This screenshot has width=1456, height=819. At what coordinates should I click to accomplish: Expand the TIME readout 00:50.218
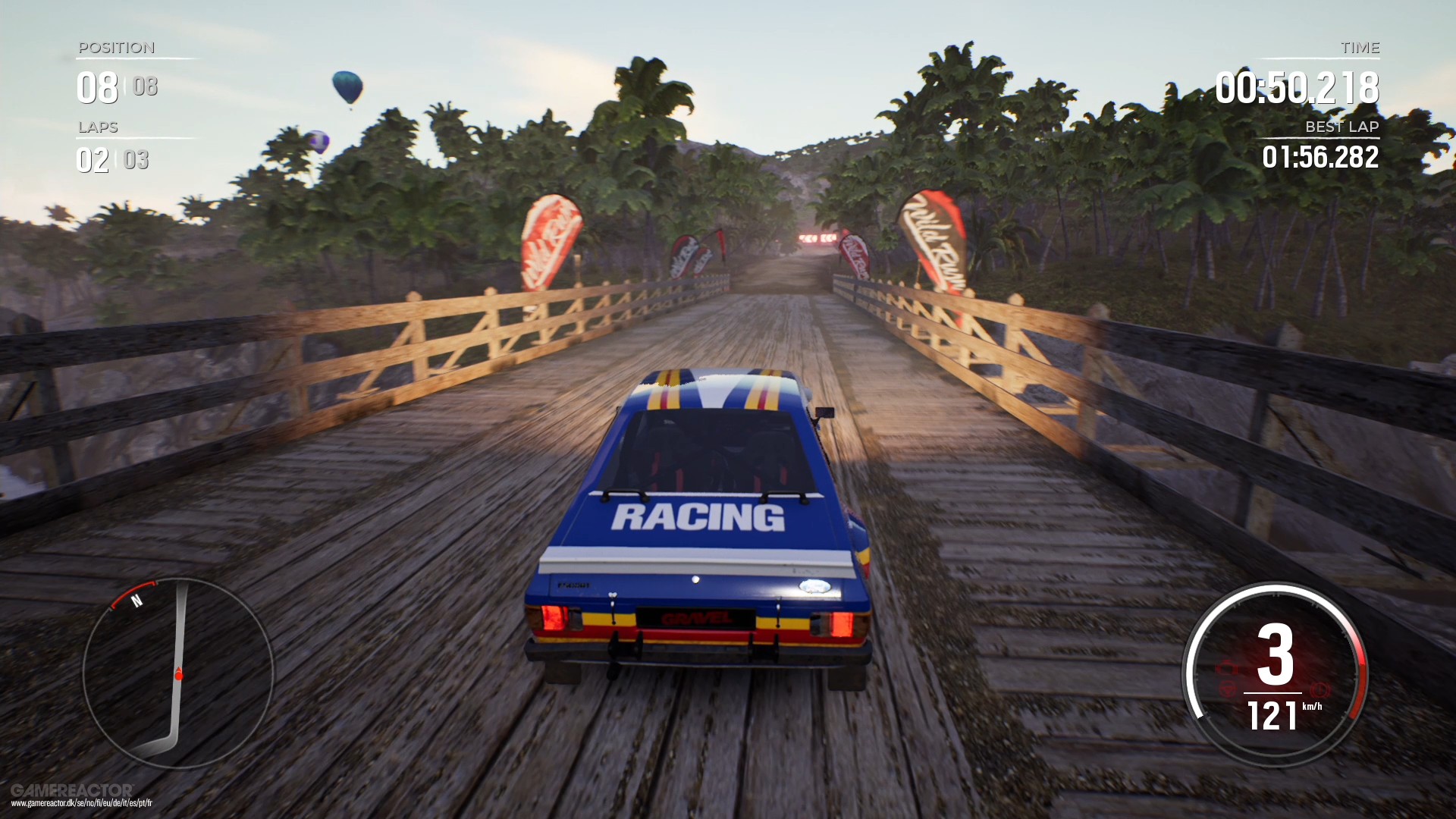(1299, 87)
